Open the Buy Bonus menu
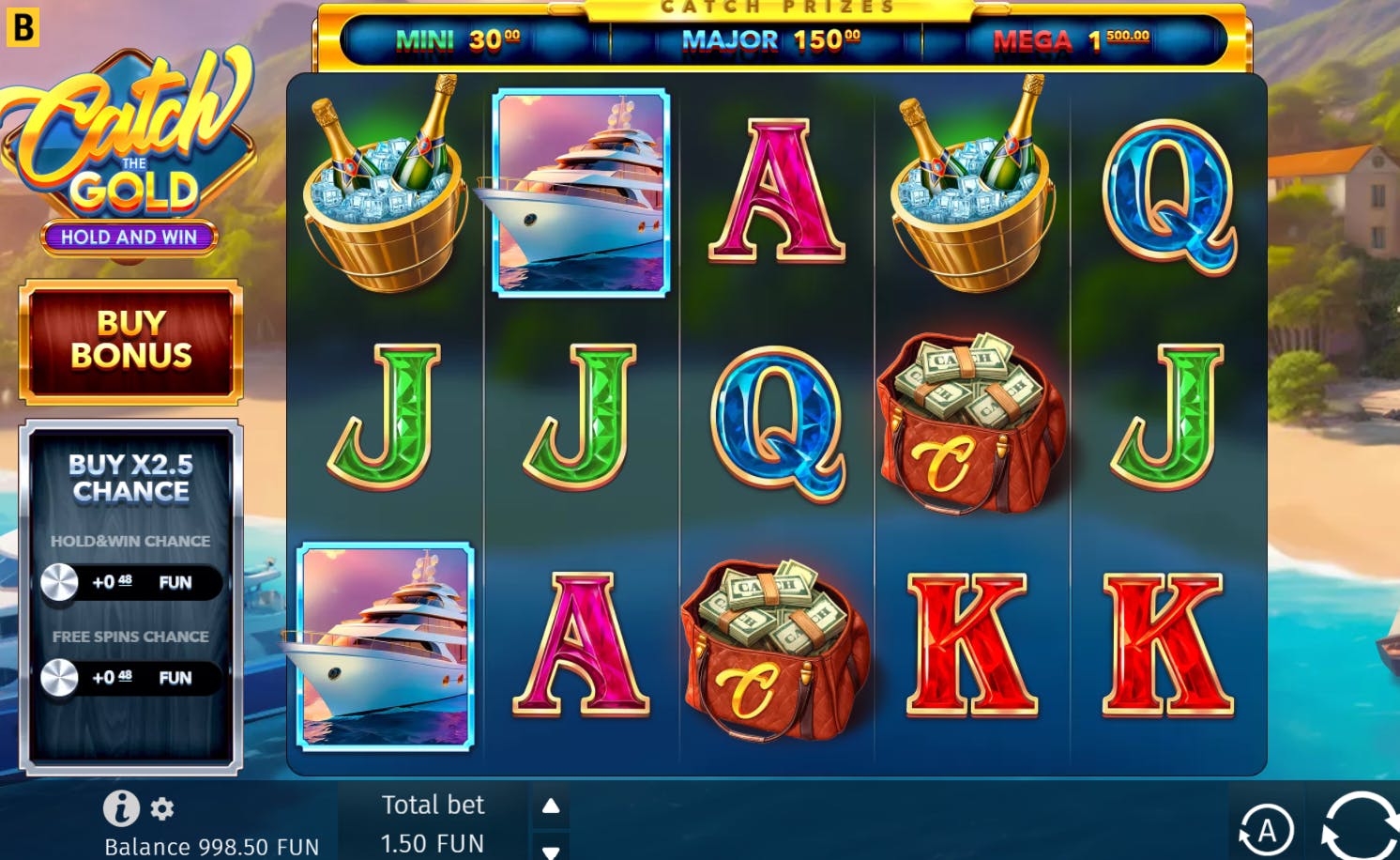Image resolution: width=1400 pixels, height=860 pixels. (131, 340)
